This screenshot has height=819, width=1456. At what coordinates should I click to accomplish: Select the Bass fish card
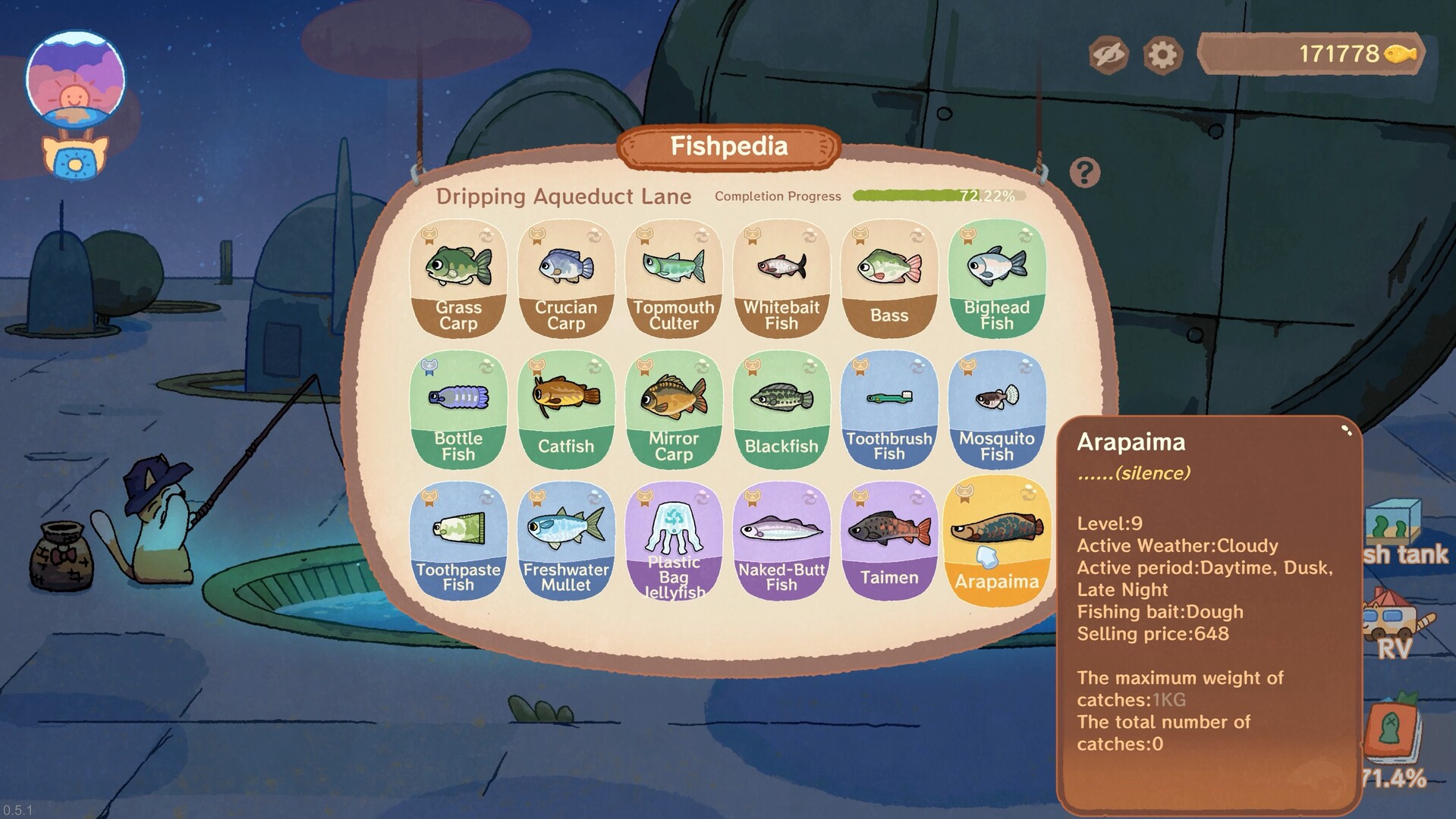click(x=889, y=279)
